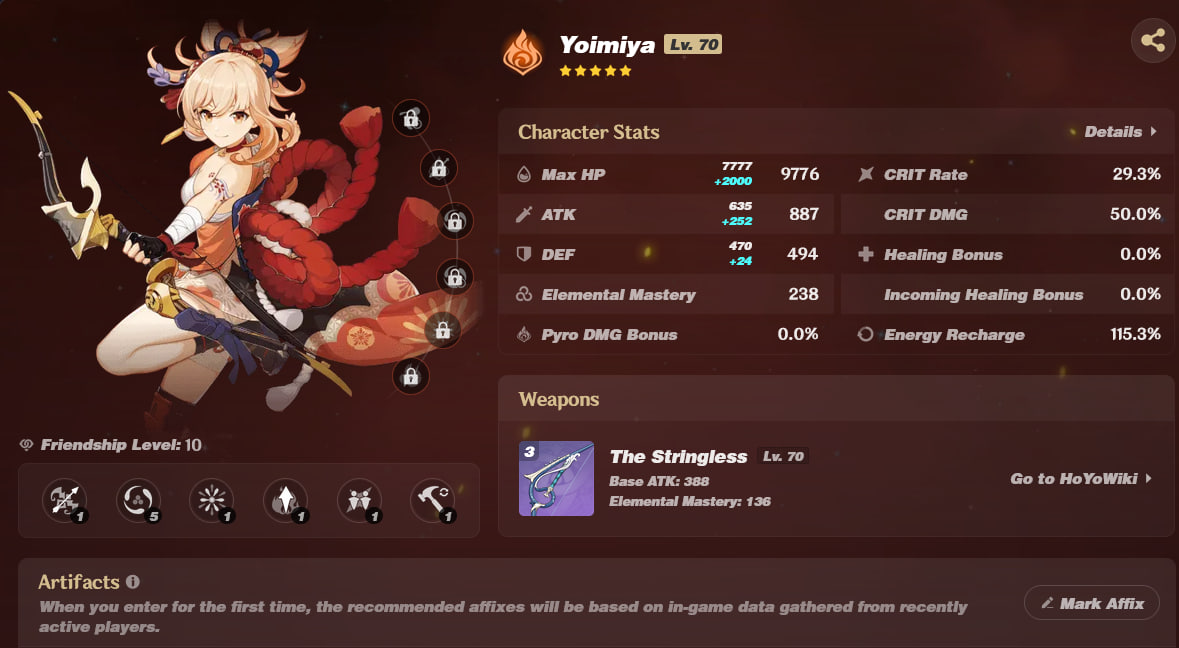Click the Pyro element emblem
Screen dimensions: 1179x648
(x=523, y=54)
